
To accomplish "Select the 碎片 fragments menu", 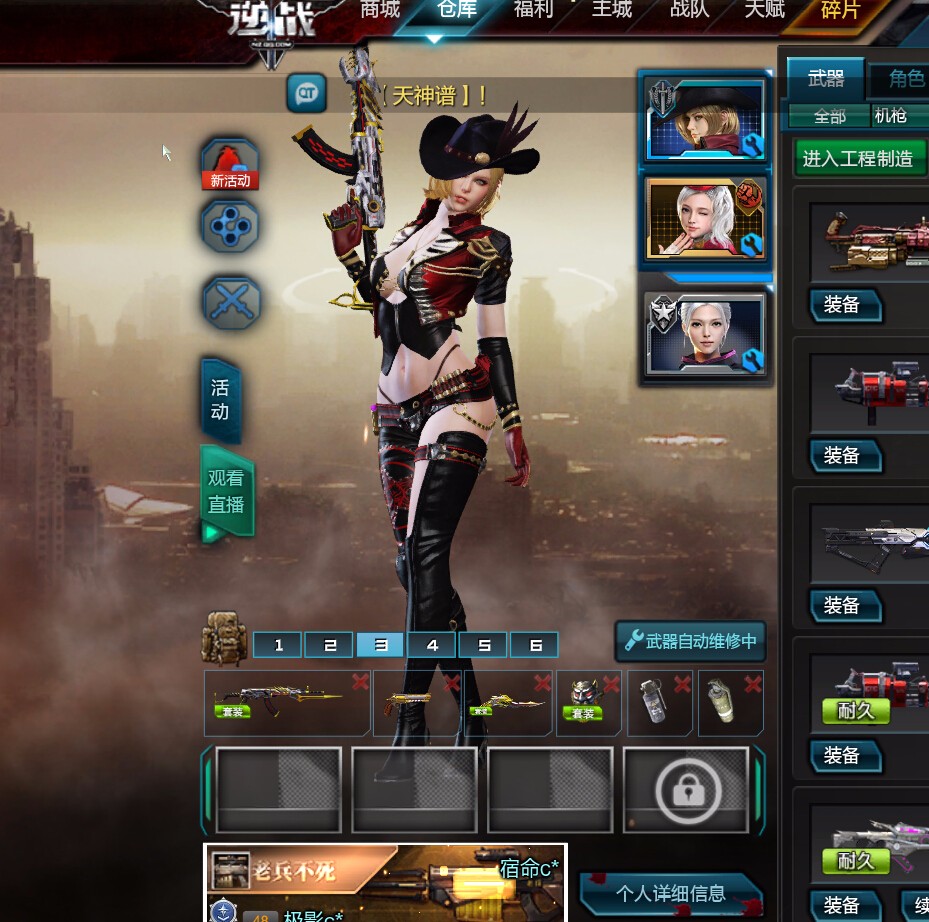I will coord(839,11).
